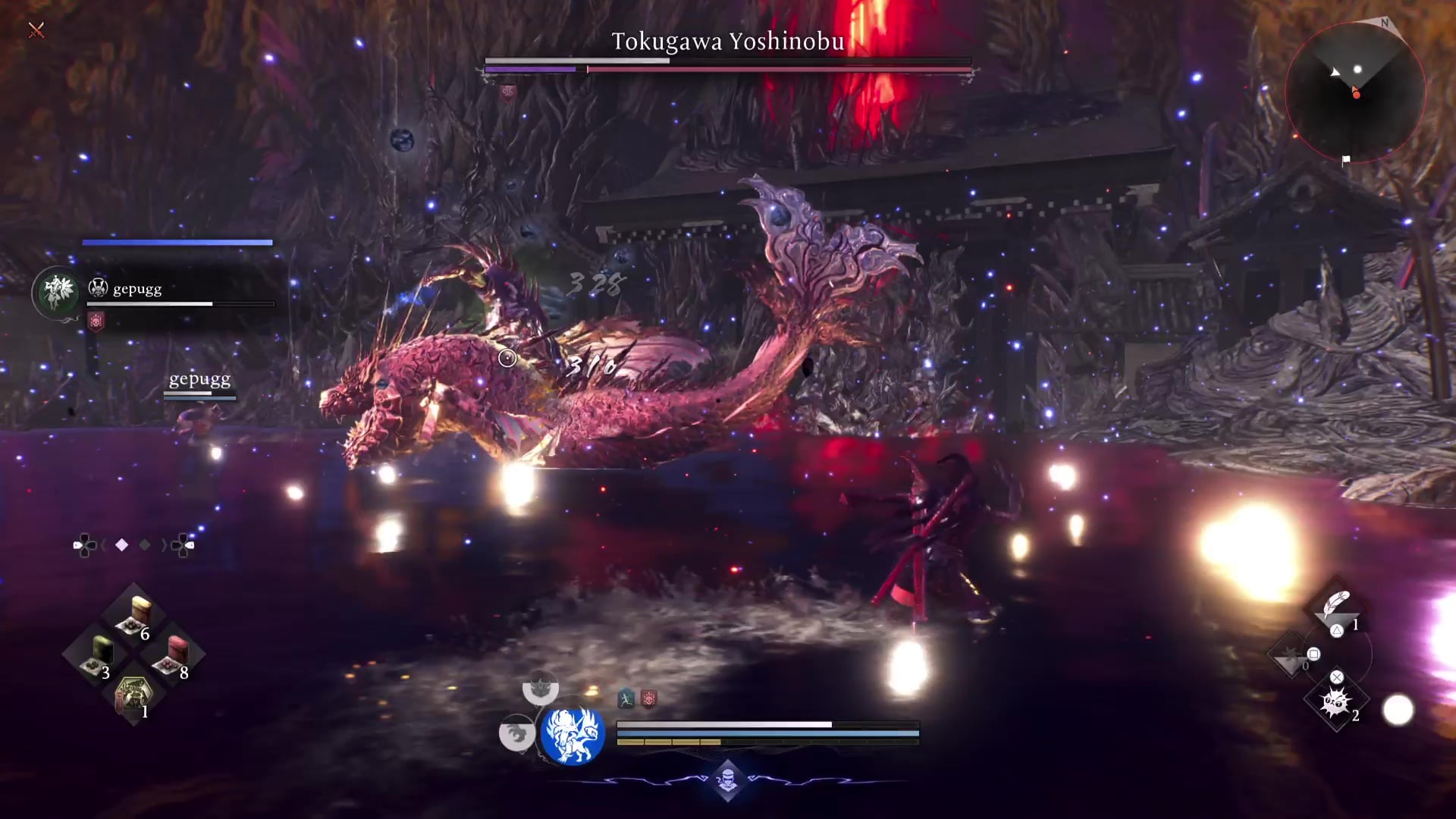Use the hexagonal talisman item
This screenshot has width=1456, height=819.
(133, 693)
